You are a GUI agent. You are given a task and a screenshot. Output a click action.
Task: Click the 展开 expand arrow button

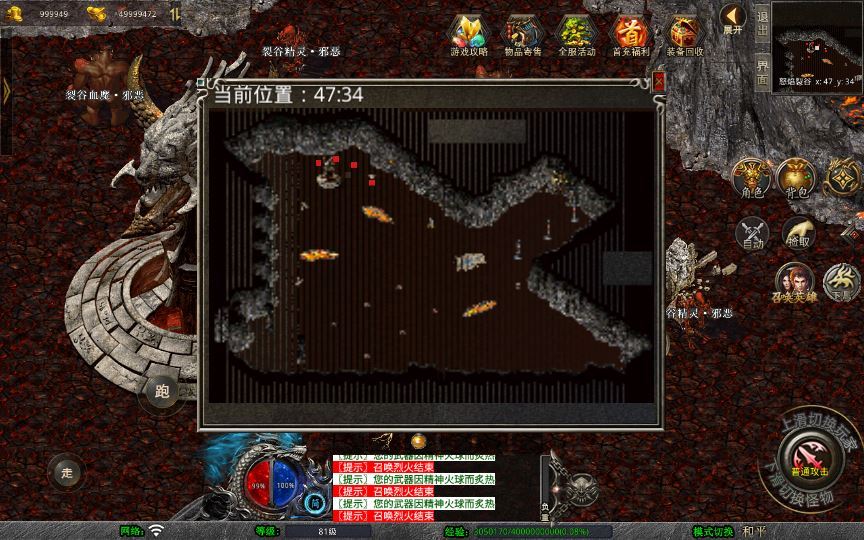click(x=732, y=19)
